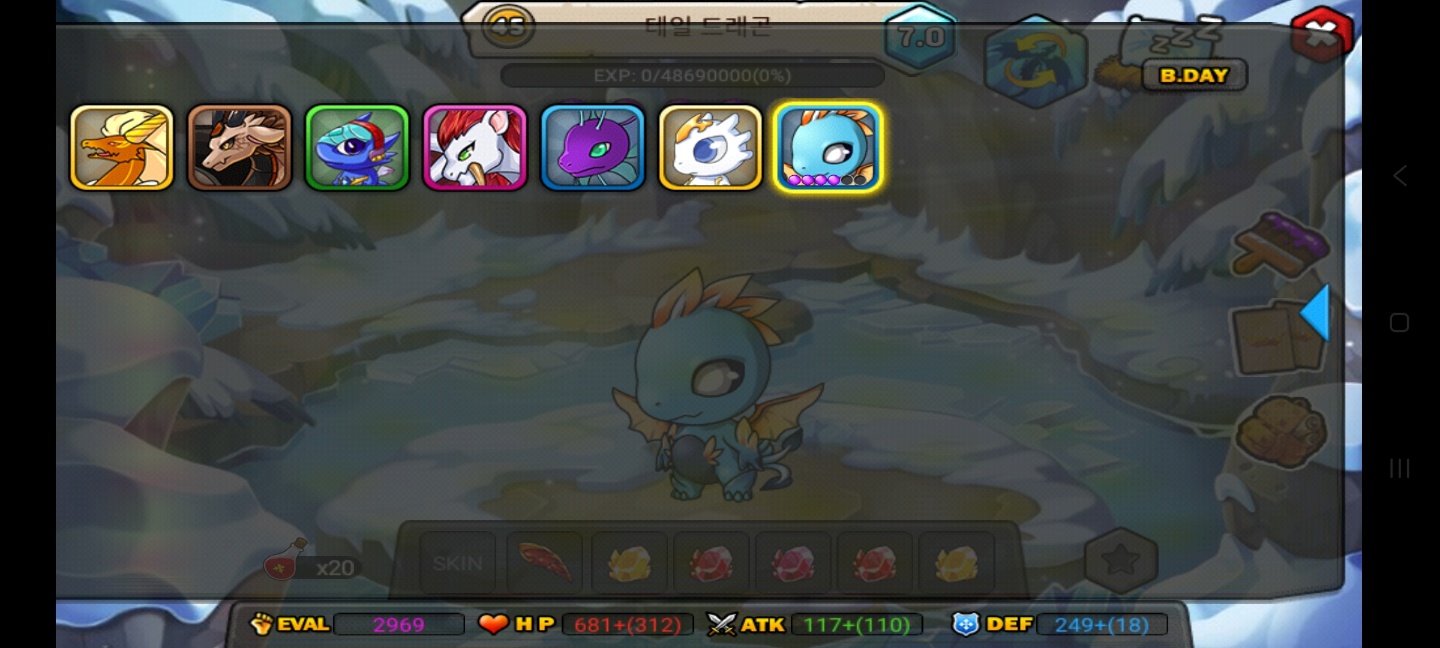Viewport: 1440px width, 648px height.
Task: Choose the dark horned dragon portrait
Action: [x=240, y=148]
